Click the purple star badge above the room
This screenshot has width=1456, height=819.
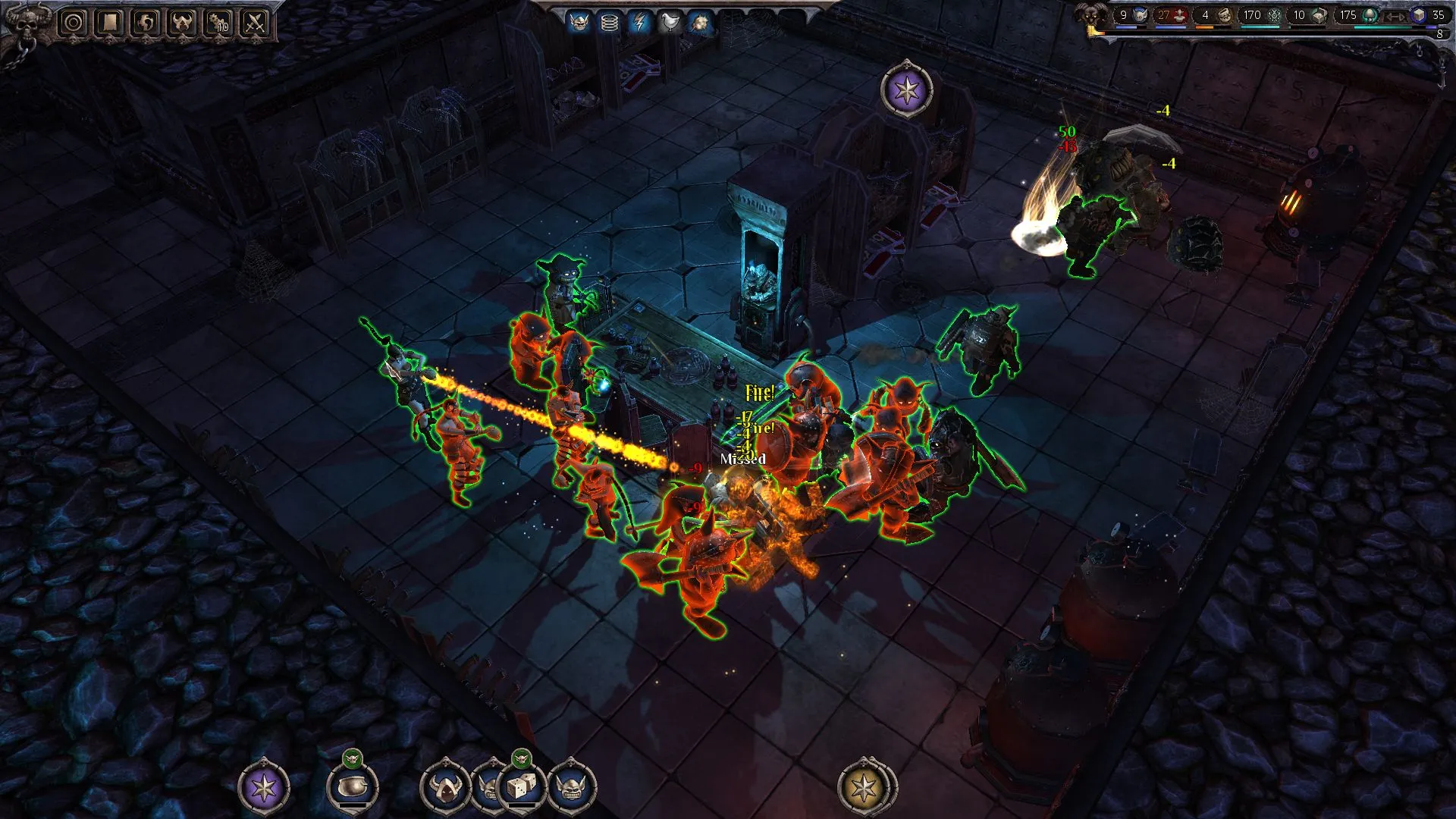tap(906, 91)
